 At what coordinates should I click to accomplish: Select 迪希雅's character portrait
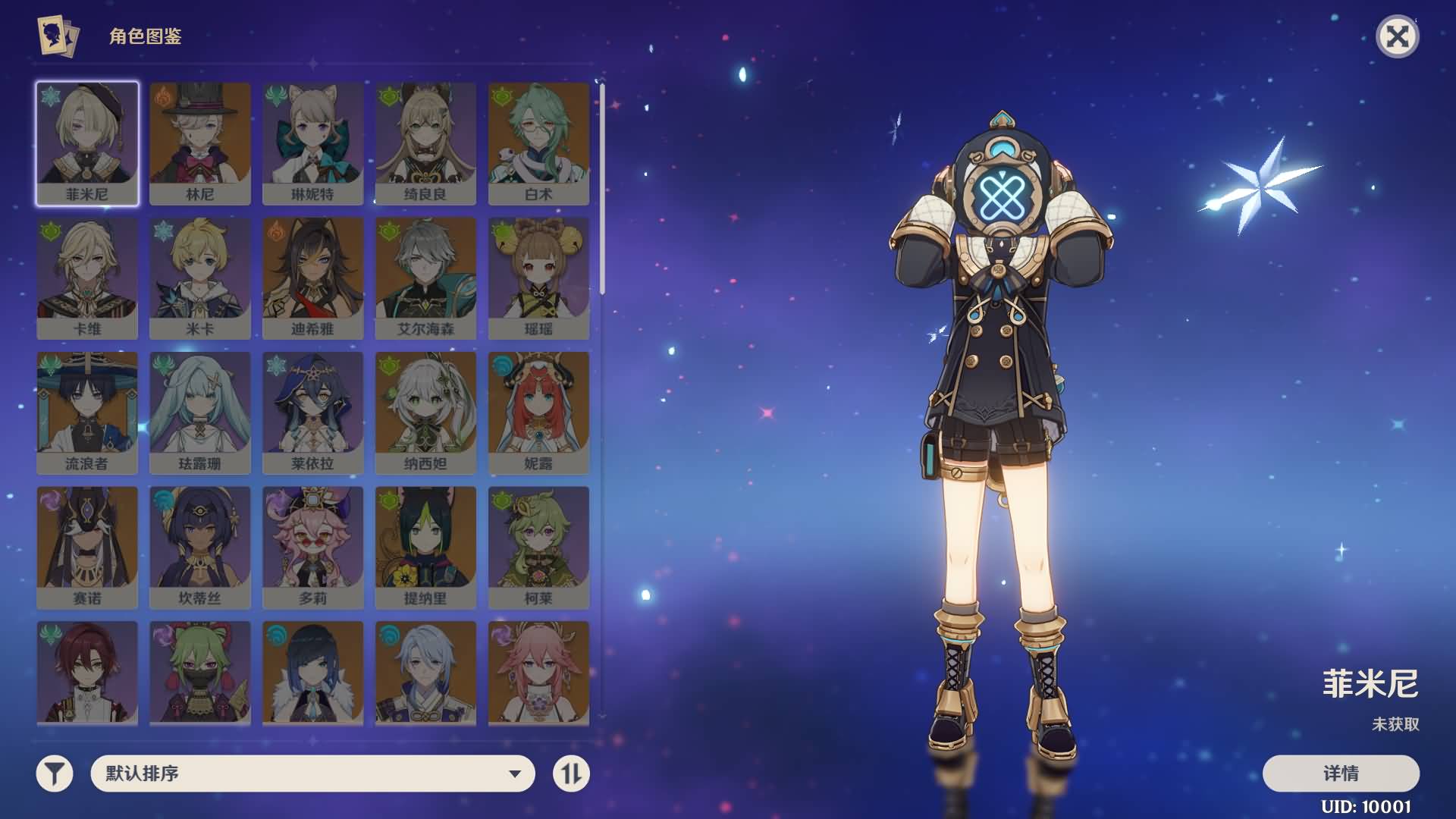(x=313, y=277)
